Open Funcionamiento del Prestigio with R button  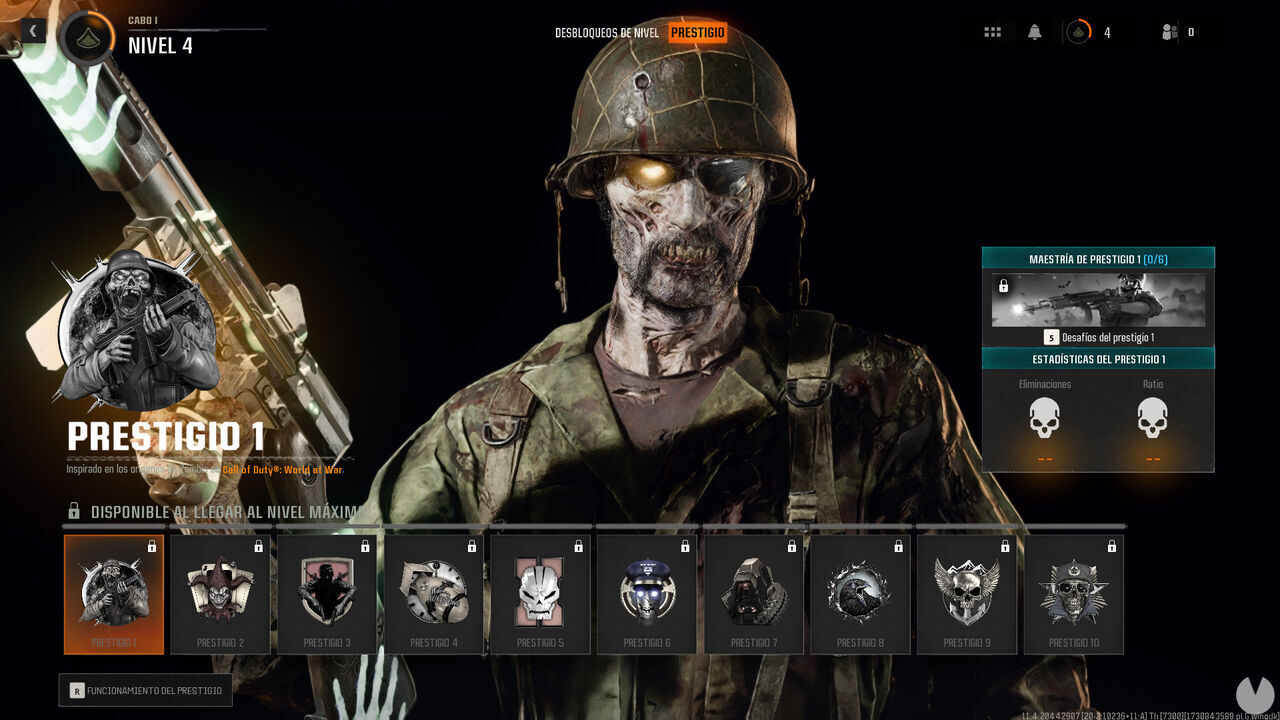(145, 690)
